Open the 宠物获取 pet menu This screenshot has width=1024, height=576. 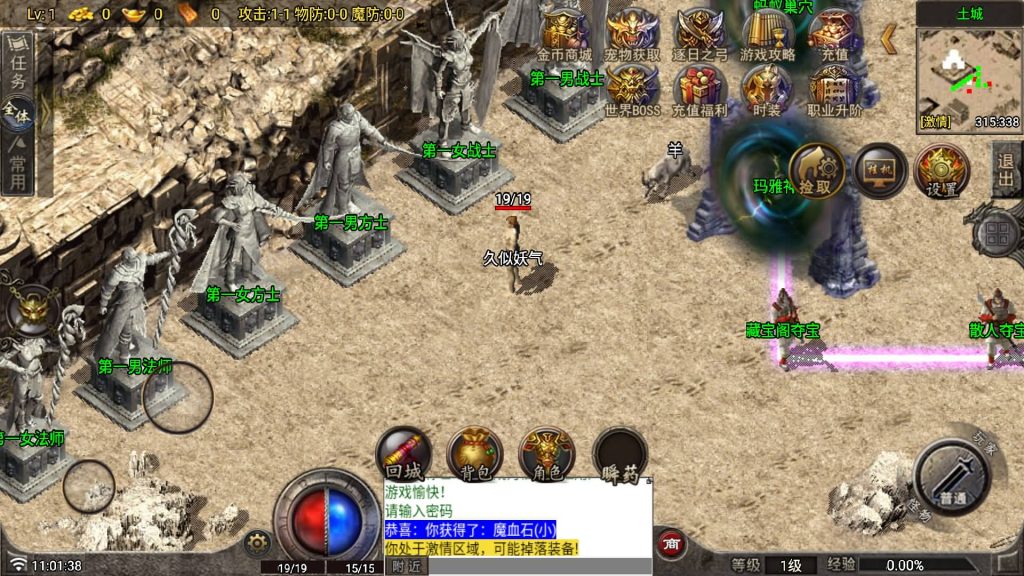[633, 33]
